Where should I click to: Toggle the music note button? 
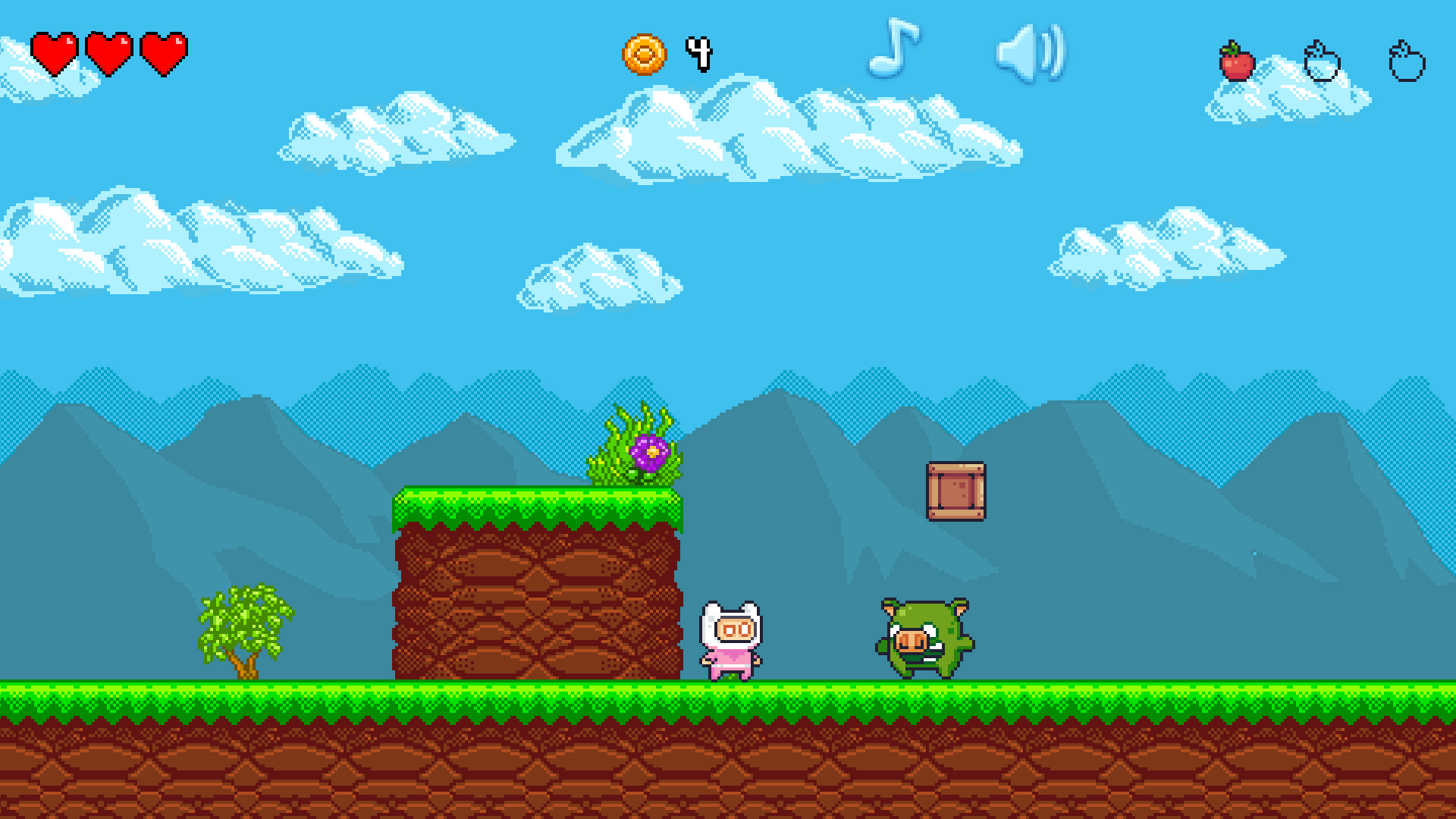point(893,49)
